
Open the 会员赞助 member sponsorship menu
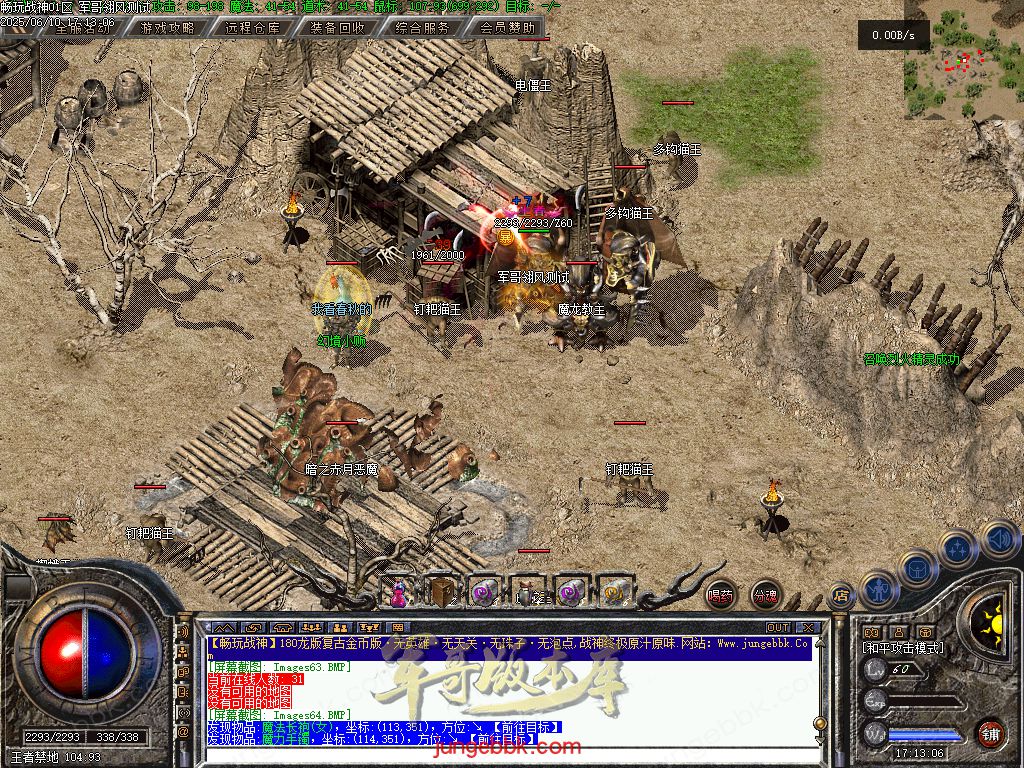pyautogui.click(x=507, y=28)
